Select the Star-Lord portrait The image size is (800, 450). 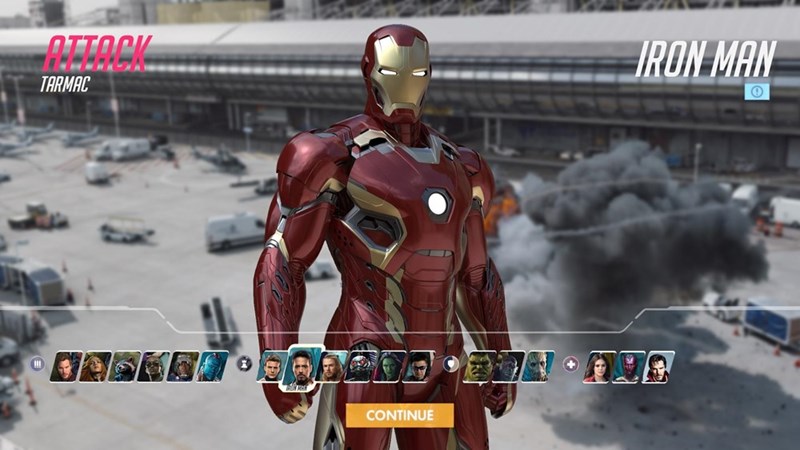click(66, 366)
